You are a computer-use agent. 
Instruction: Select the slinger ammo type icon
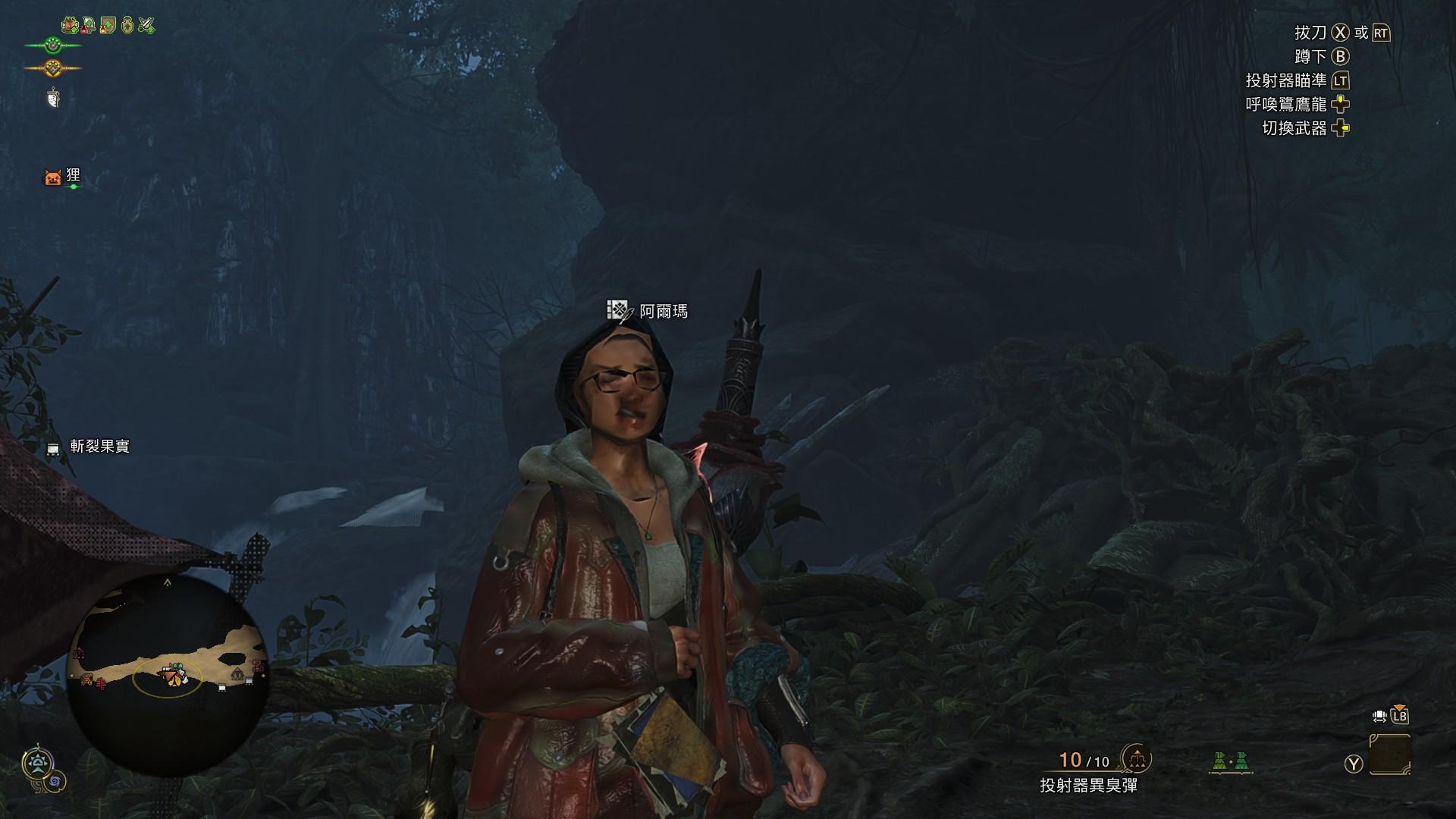pos(1136,758)
